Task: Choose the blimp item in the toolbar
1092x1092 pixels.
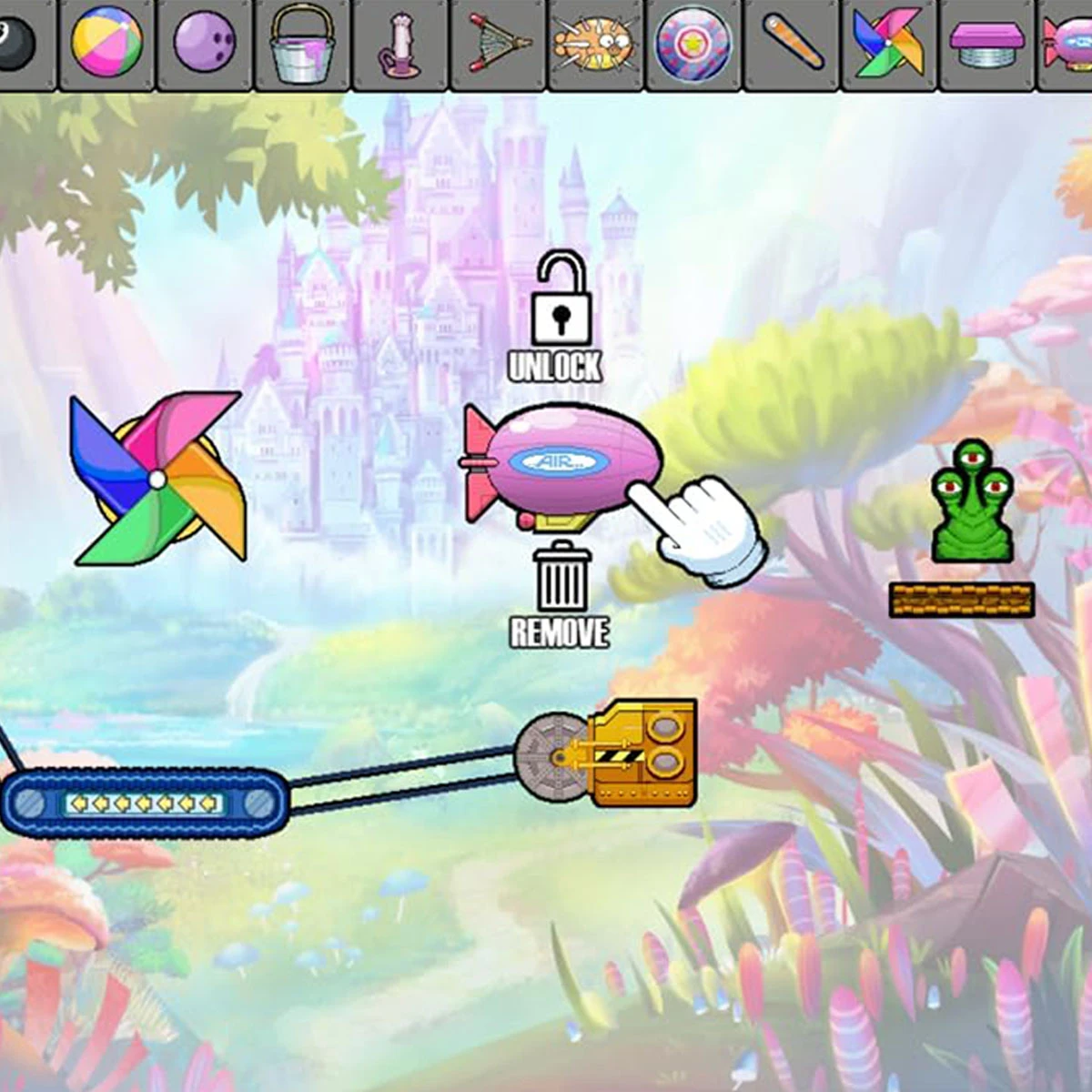Action: tap(1069, 43)
